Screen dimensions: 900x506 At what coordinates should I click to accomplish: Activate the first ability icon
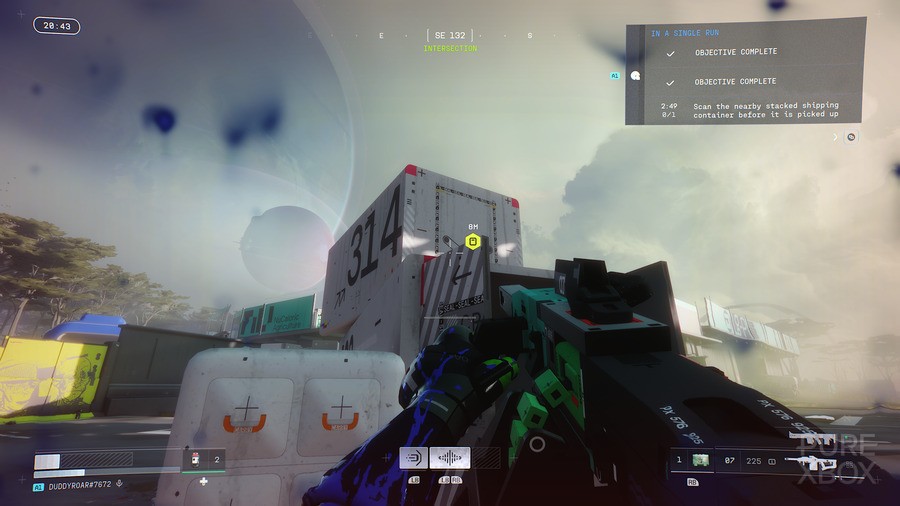(x=414, y=458)
